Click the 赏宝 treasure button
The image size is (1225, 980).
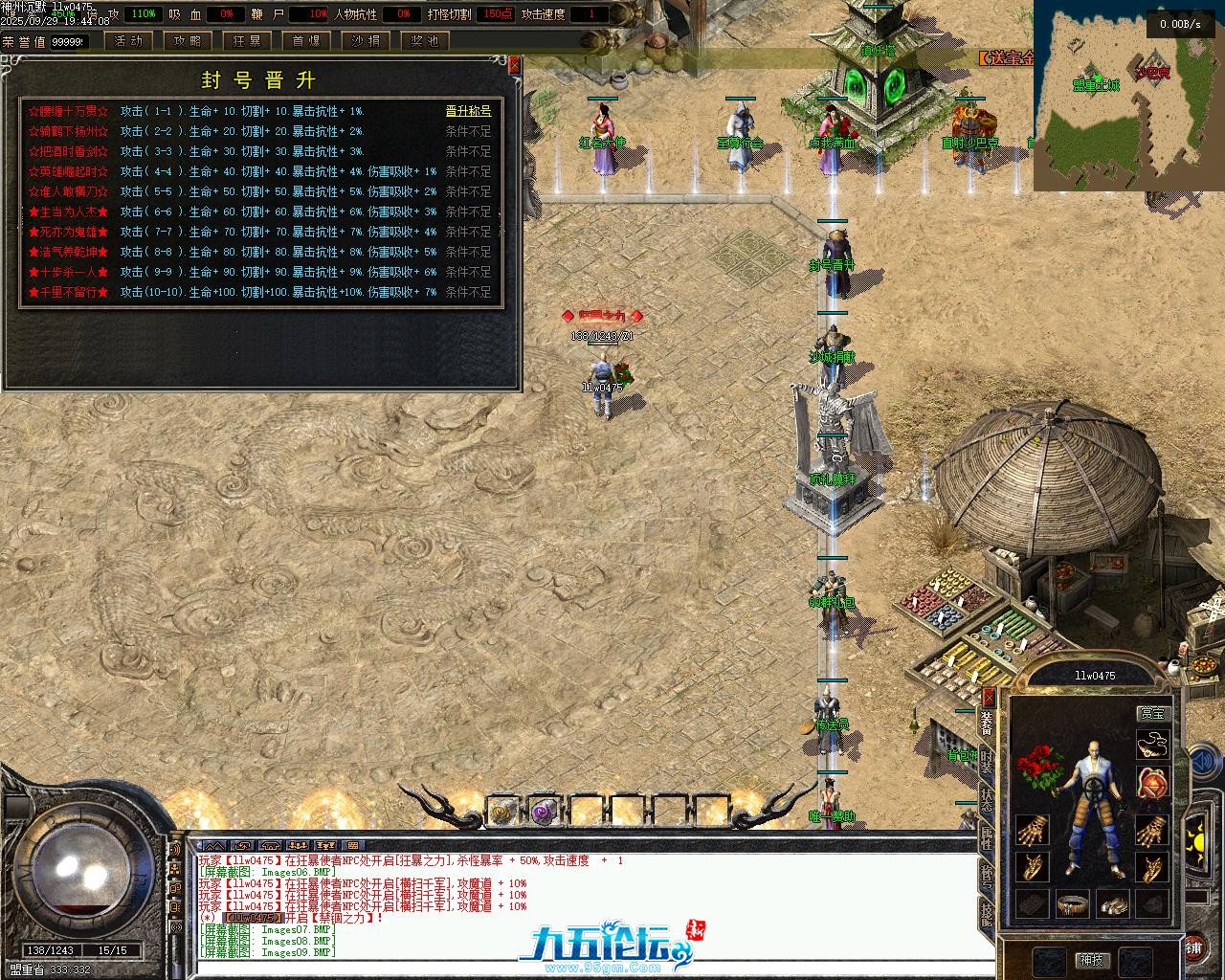coord(1152,713)
